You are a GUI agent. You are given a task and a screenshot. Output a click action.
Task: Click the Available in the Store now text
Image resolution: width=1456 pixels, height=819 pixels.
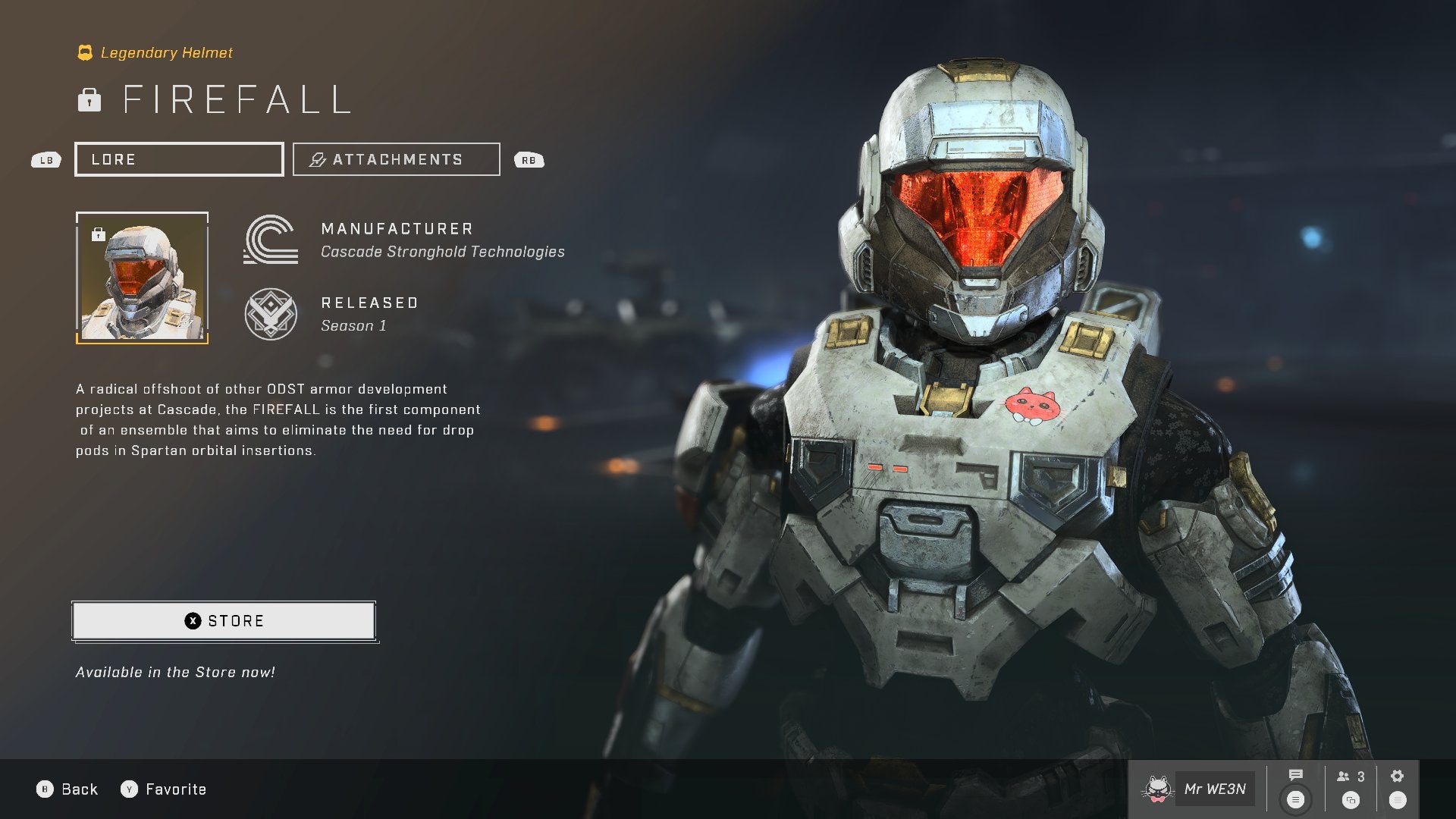coord(174,671)
